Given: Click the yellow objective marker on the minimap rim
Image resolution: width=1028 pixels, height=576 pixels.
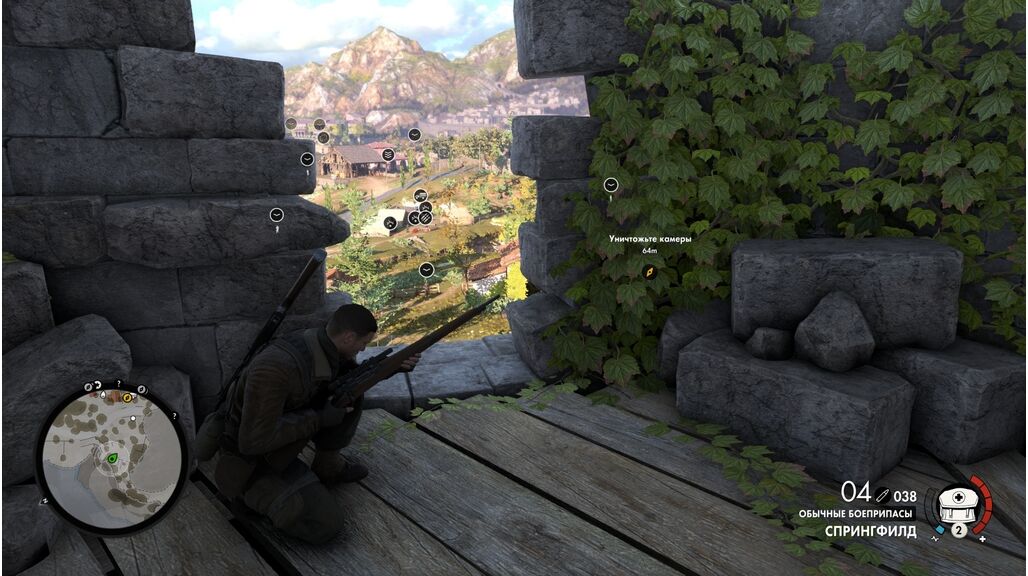Looking at the screenshot, I should (x=127, y=397).
